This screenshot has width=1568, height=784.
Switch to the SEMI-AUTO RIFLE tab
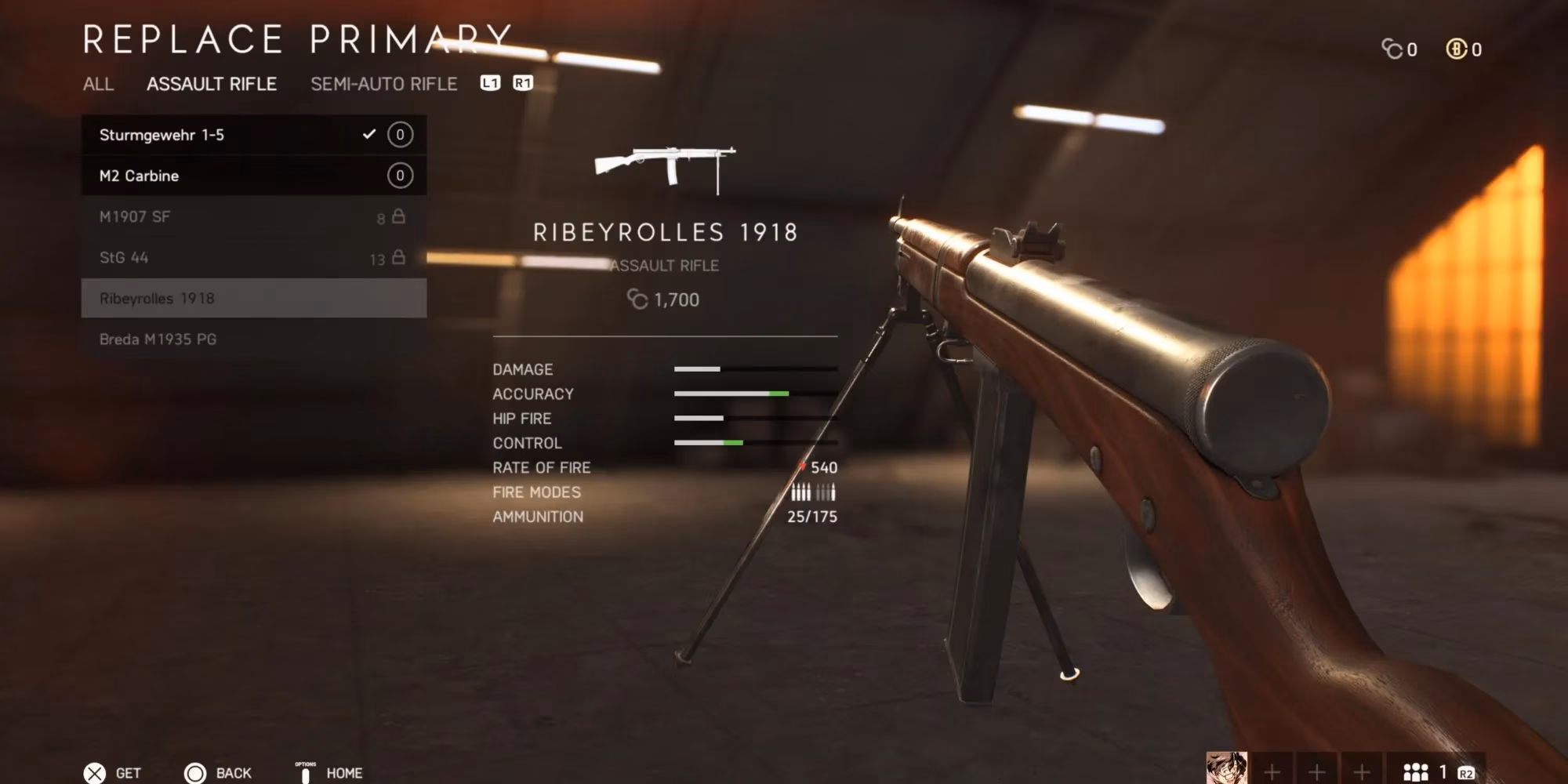383,84
